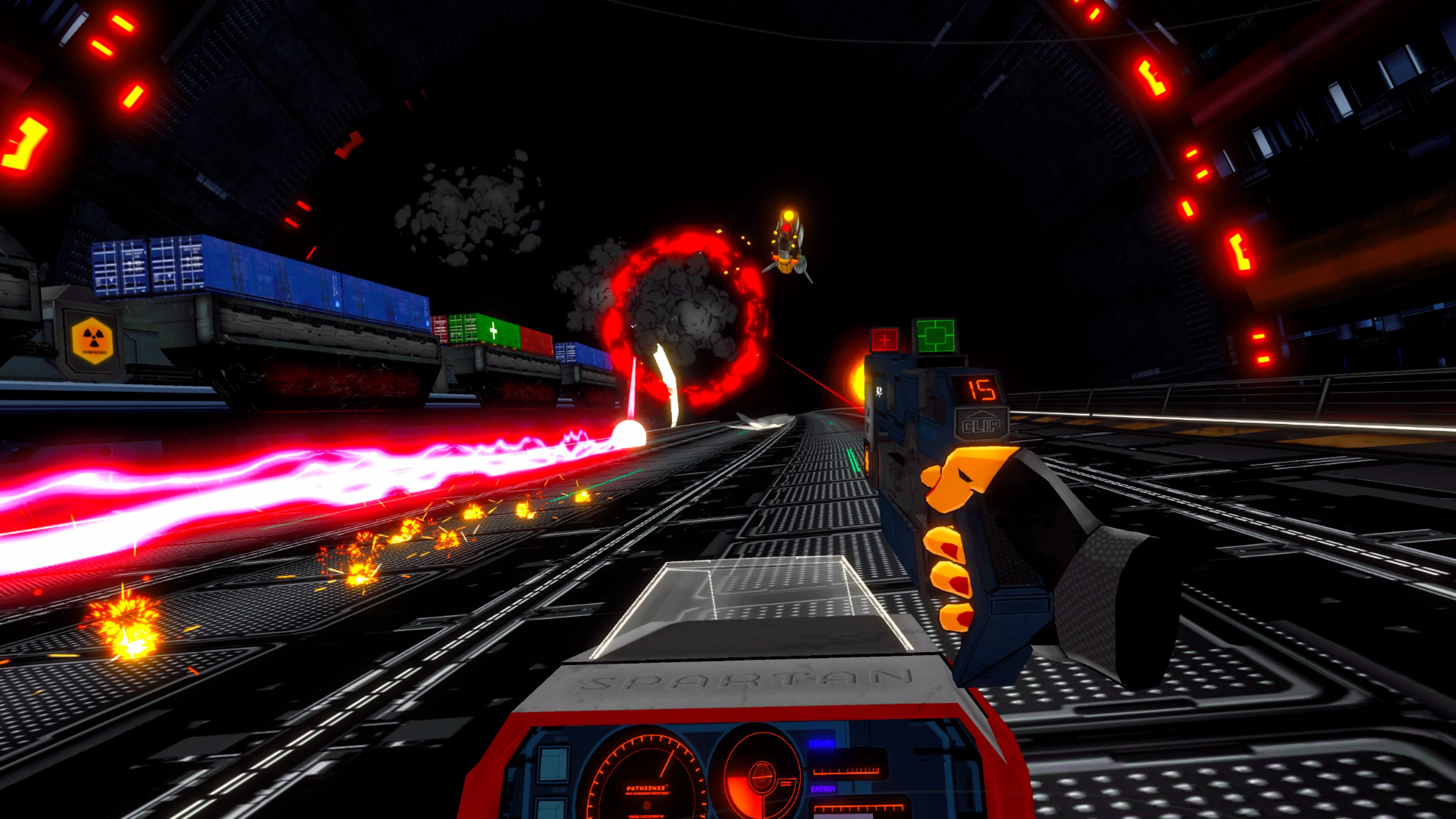Toggle the UNITS cube button on the dashboard

coord(553,764)
